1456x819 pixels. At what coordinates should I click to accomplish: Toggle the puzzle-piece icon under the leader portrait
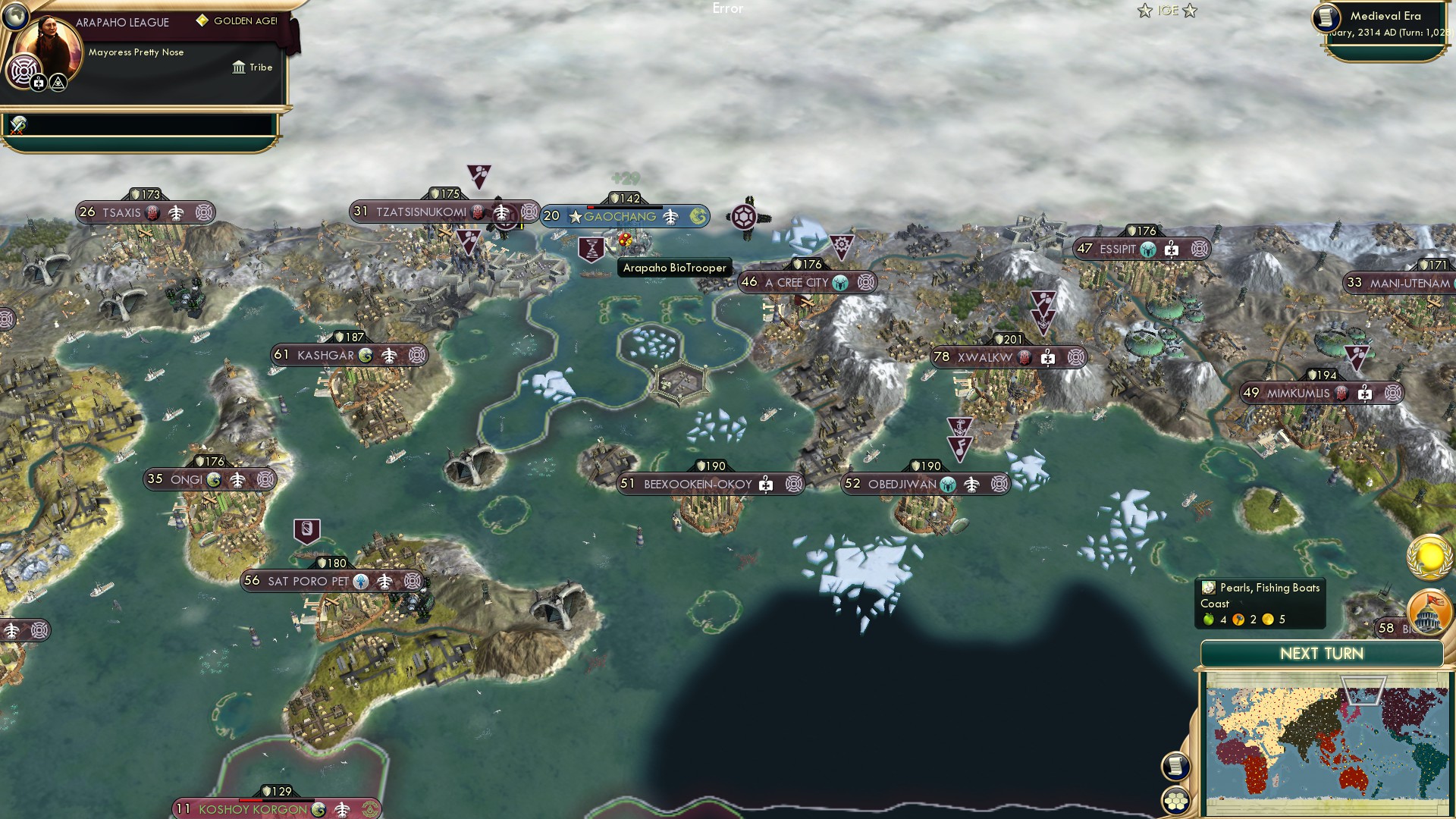point(39,82)
